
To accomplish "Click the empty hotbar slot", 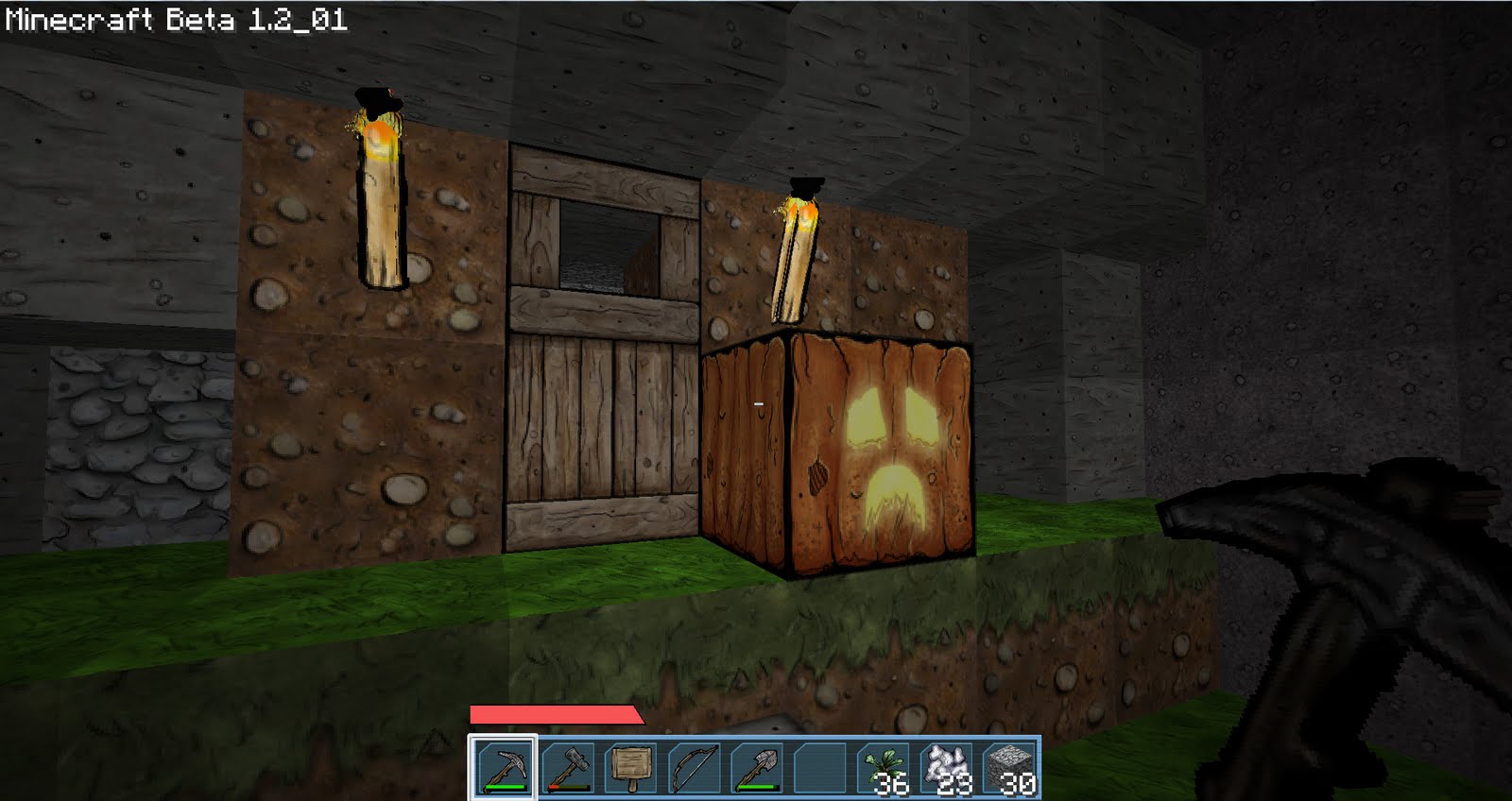I will [x=820, y=767].
